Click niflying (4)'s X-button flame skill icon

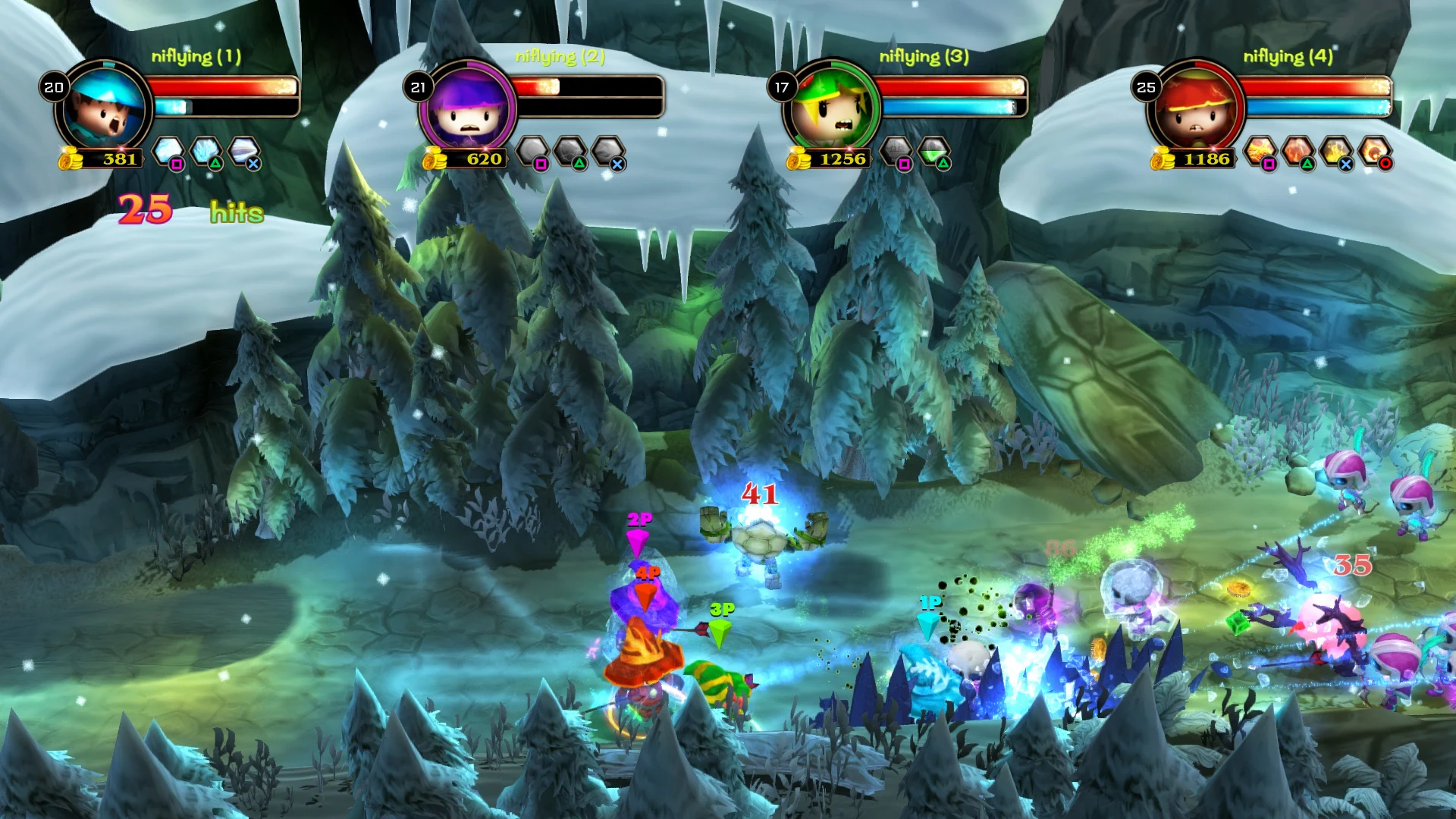(x=1335, y=149)
